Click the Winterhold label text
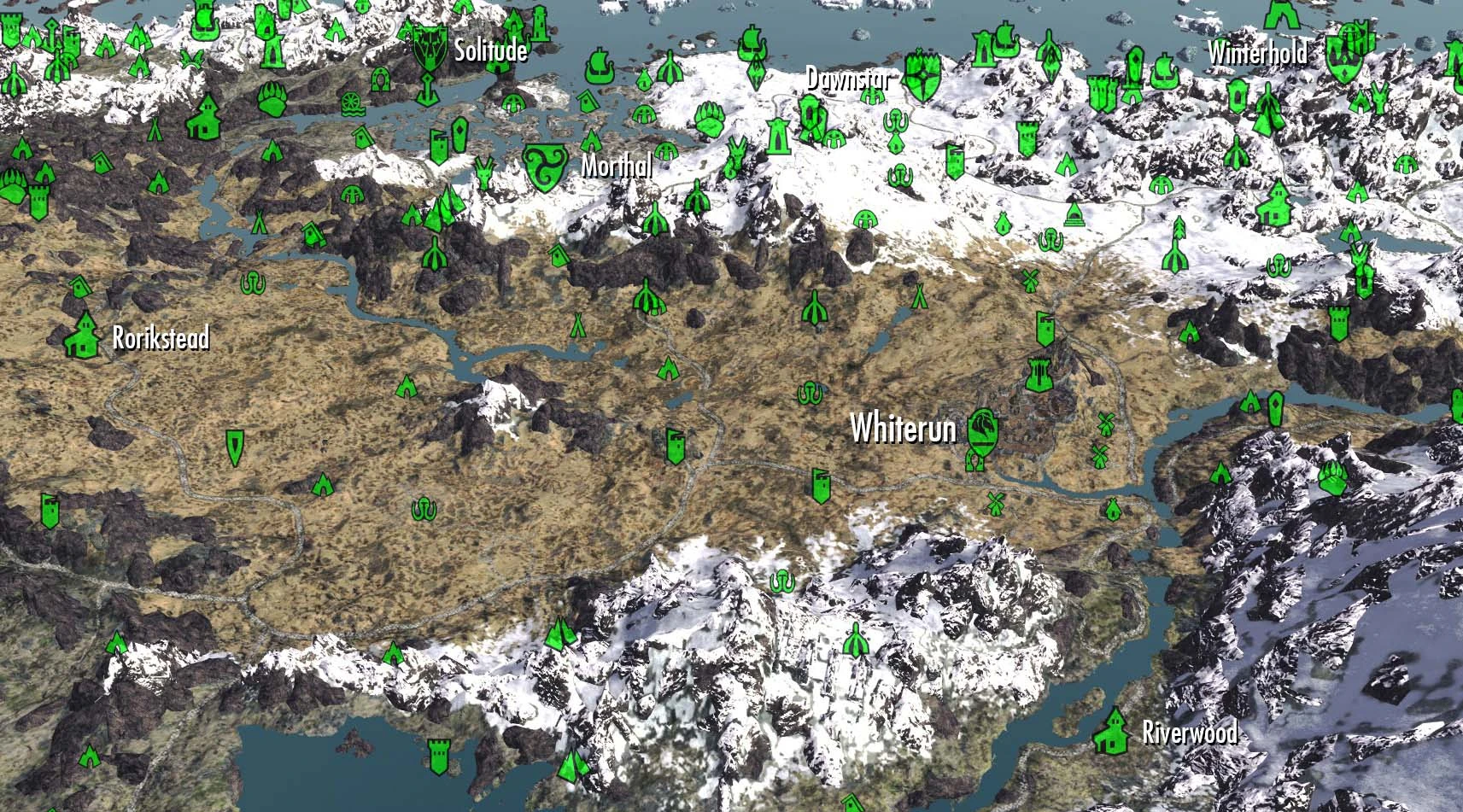The width and height of the screenshot is (1463, 812). (1259, 53)
